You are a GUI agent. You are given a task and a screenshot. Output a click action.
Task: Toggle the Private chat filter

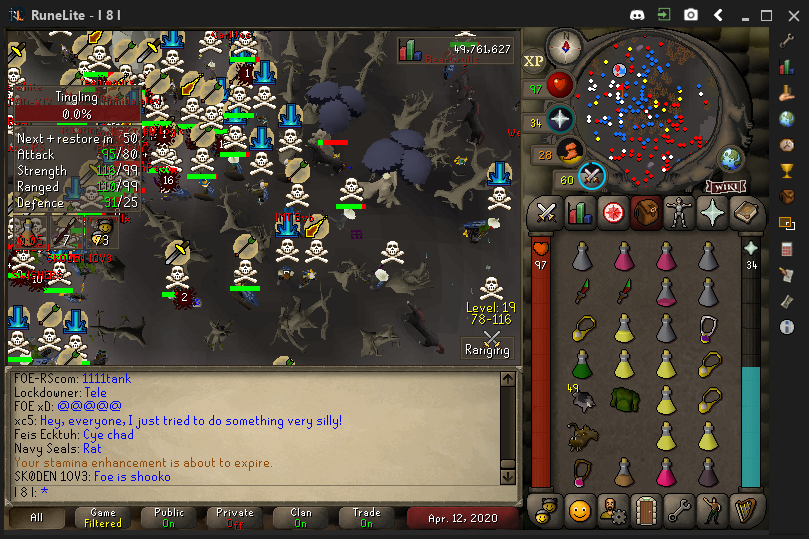[235, 517]
